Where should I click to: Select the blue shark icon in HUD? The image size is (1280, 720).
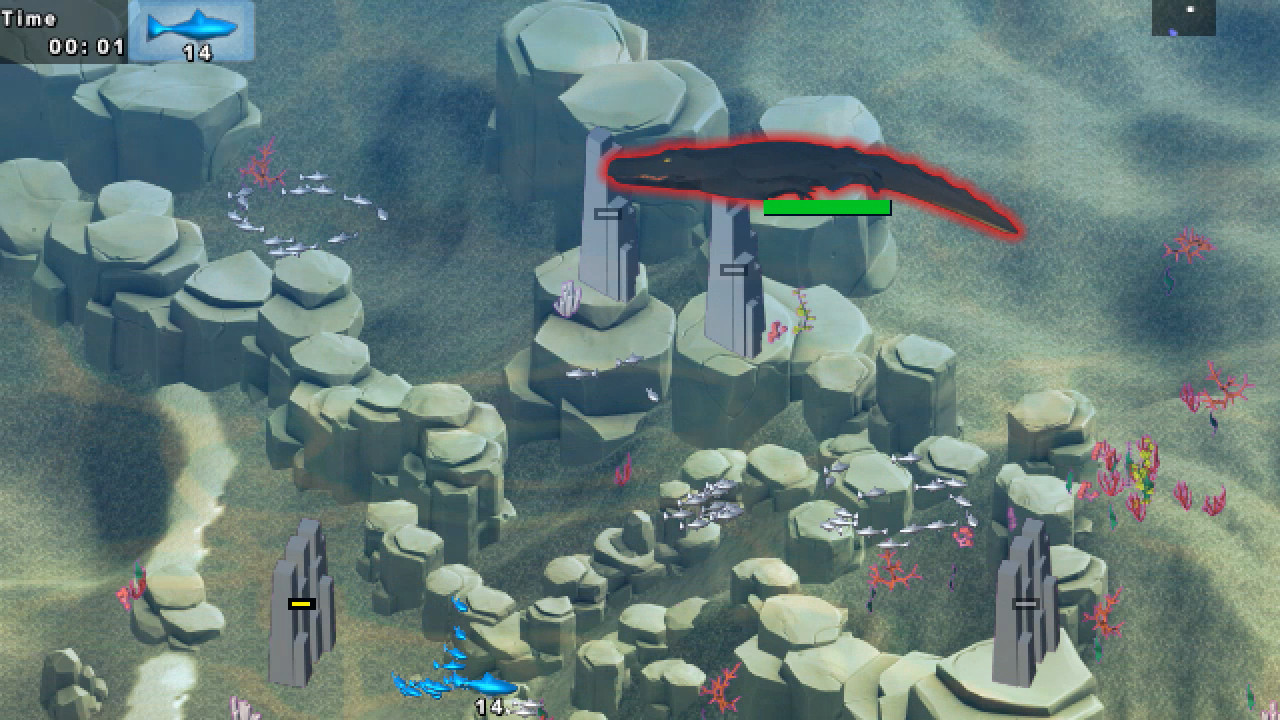click(190, 27)
